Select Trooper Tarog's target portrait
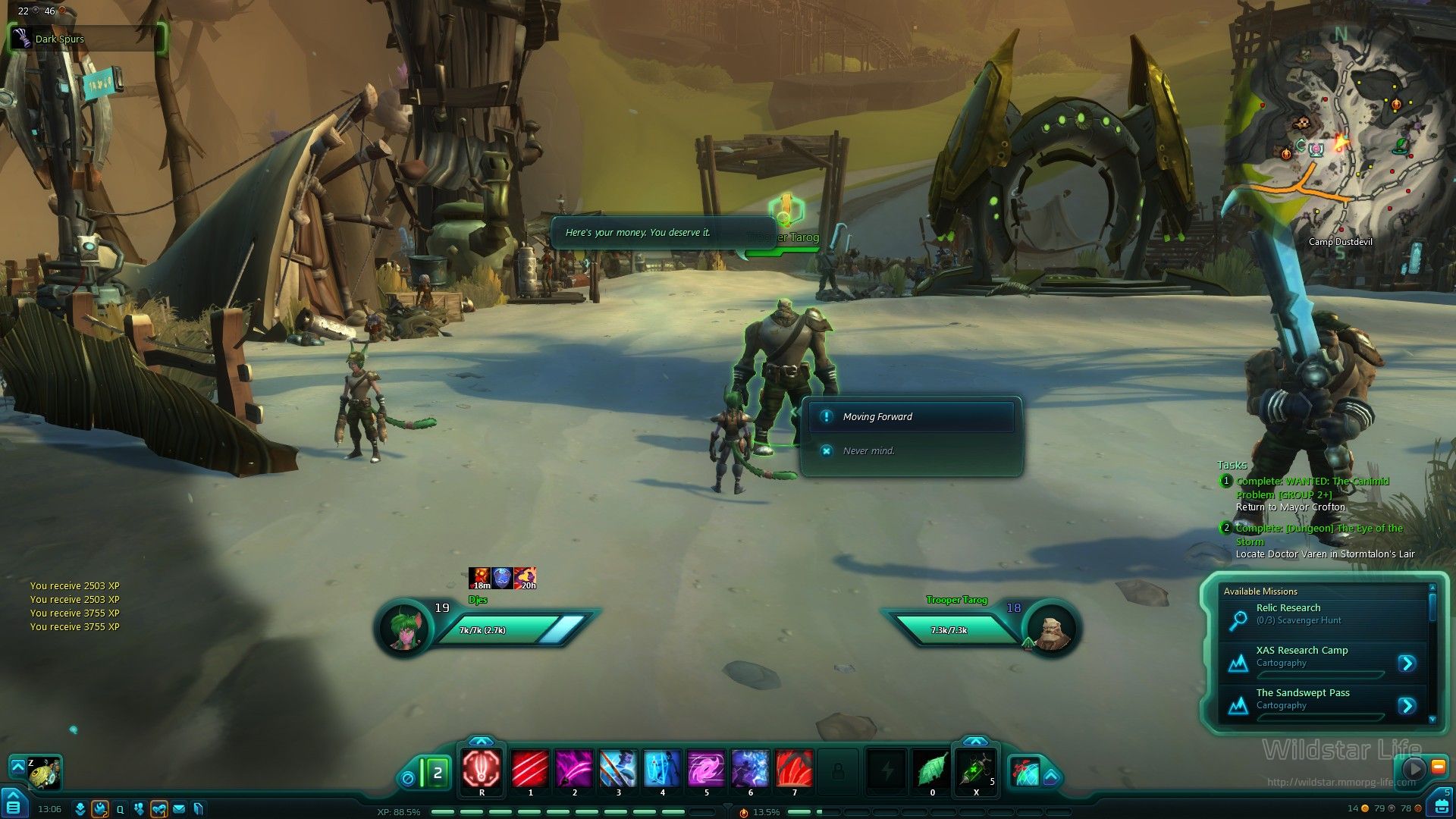 pyautogui.click(x=1053, y=629)
